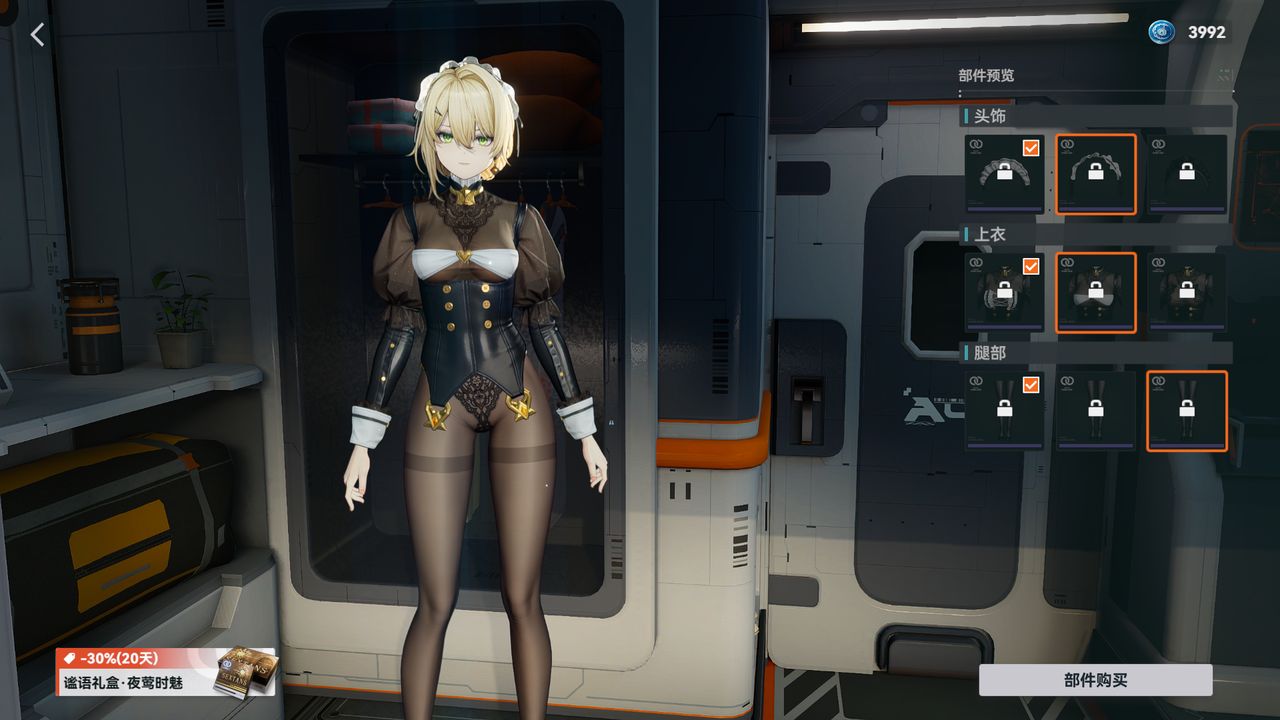Click the 部件购买 purchase button

pos(1095,680)
